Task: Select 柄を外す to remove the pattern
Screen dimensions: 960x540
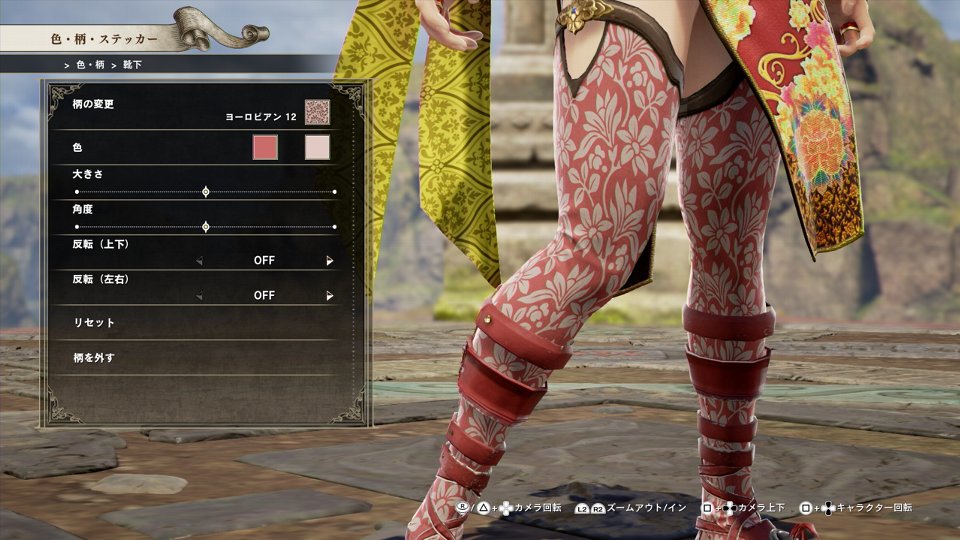Action: coord(95,357)
